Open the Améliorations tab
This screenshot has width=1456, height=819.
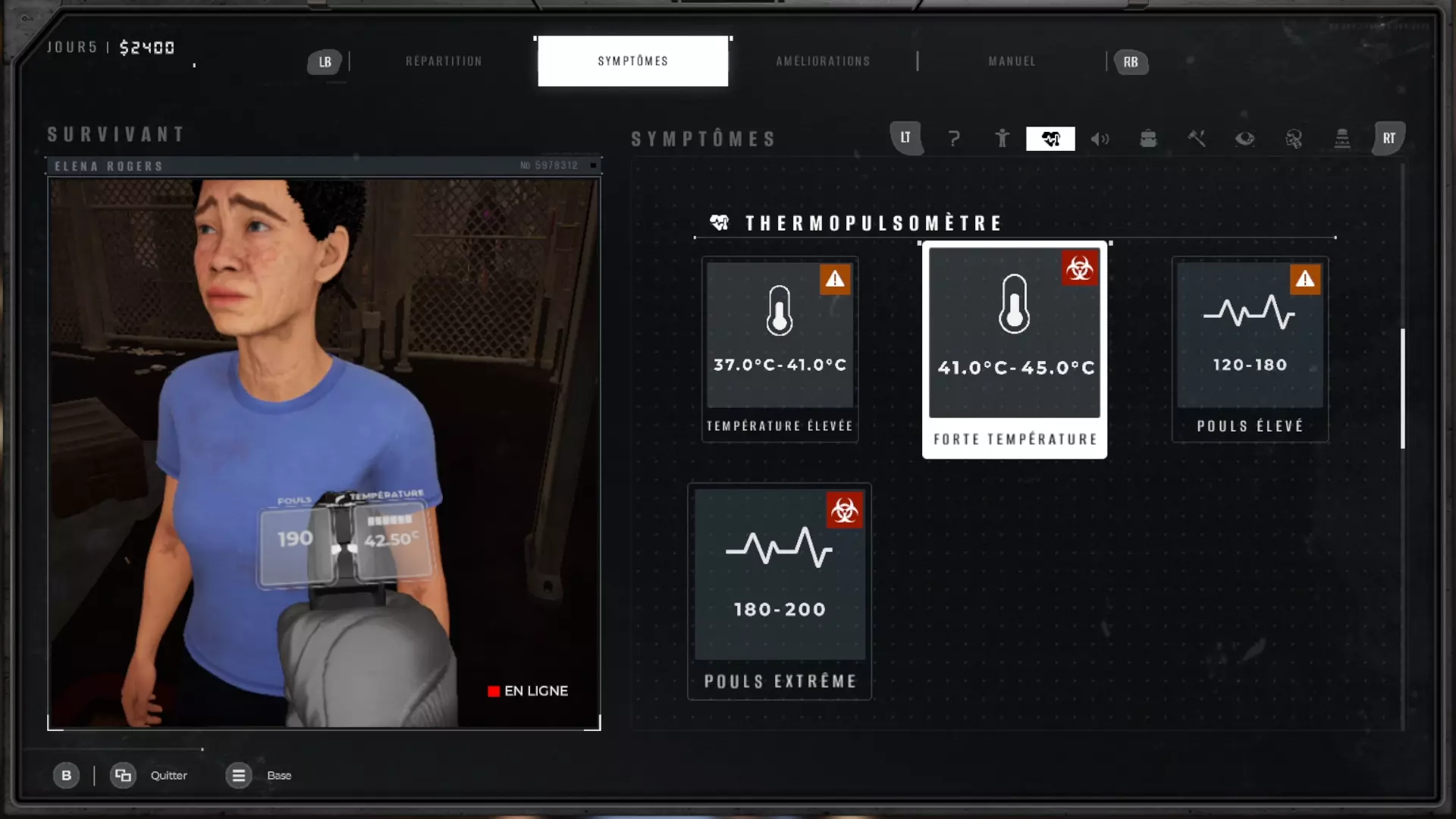click(823, 61)
